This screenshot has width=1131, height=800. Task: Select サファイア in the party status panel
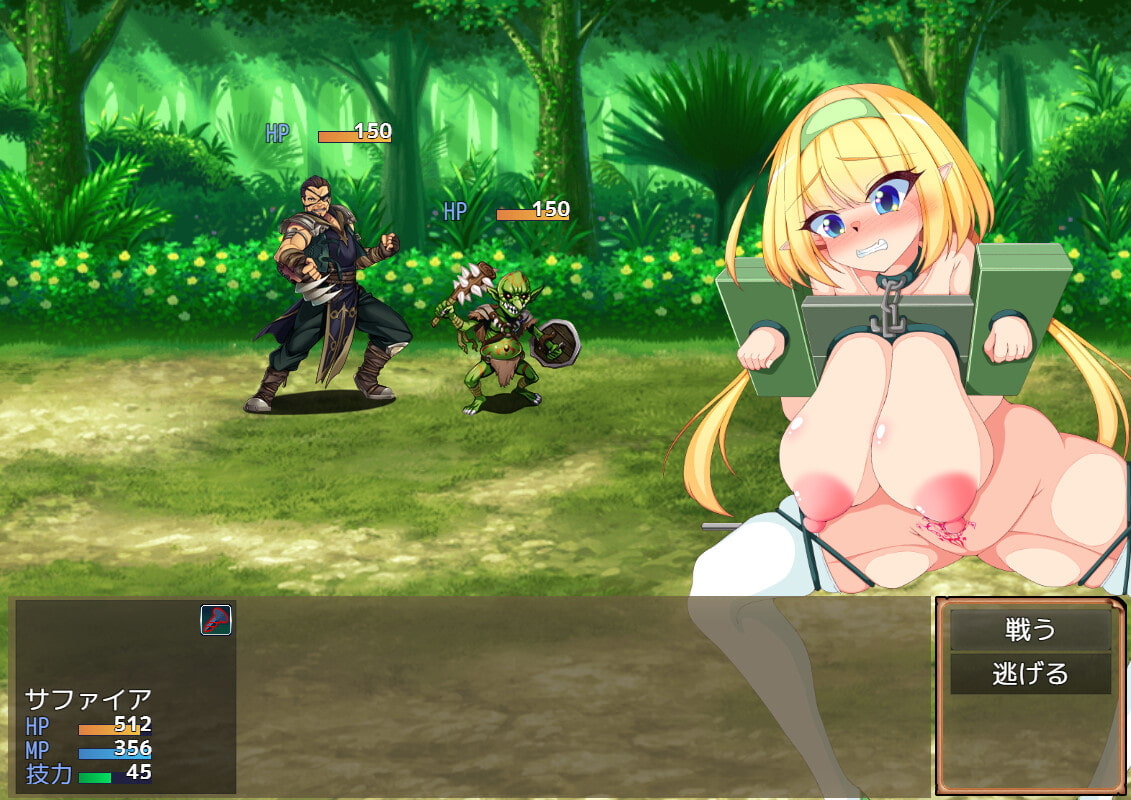[88, 698]
